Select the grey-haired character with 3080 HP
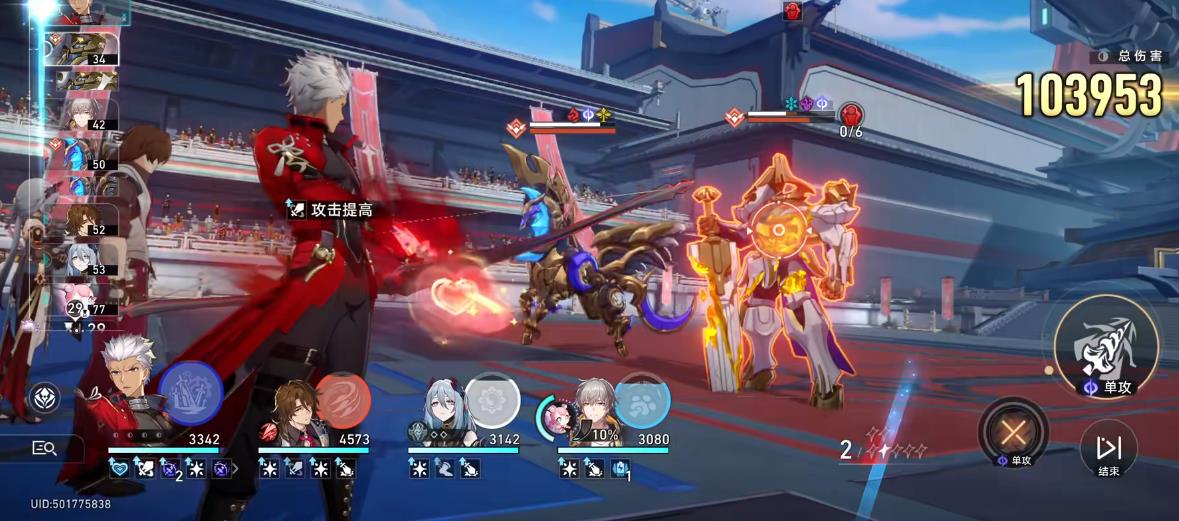The image size is (1179, 521). [x=596, y=410]
